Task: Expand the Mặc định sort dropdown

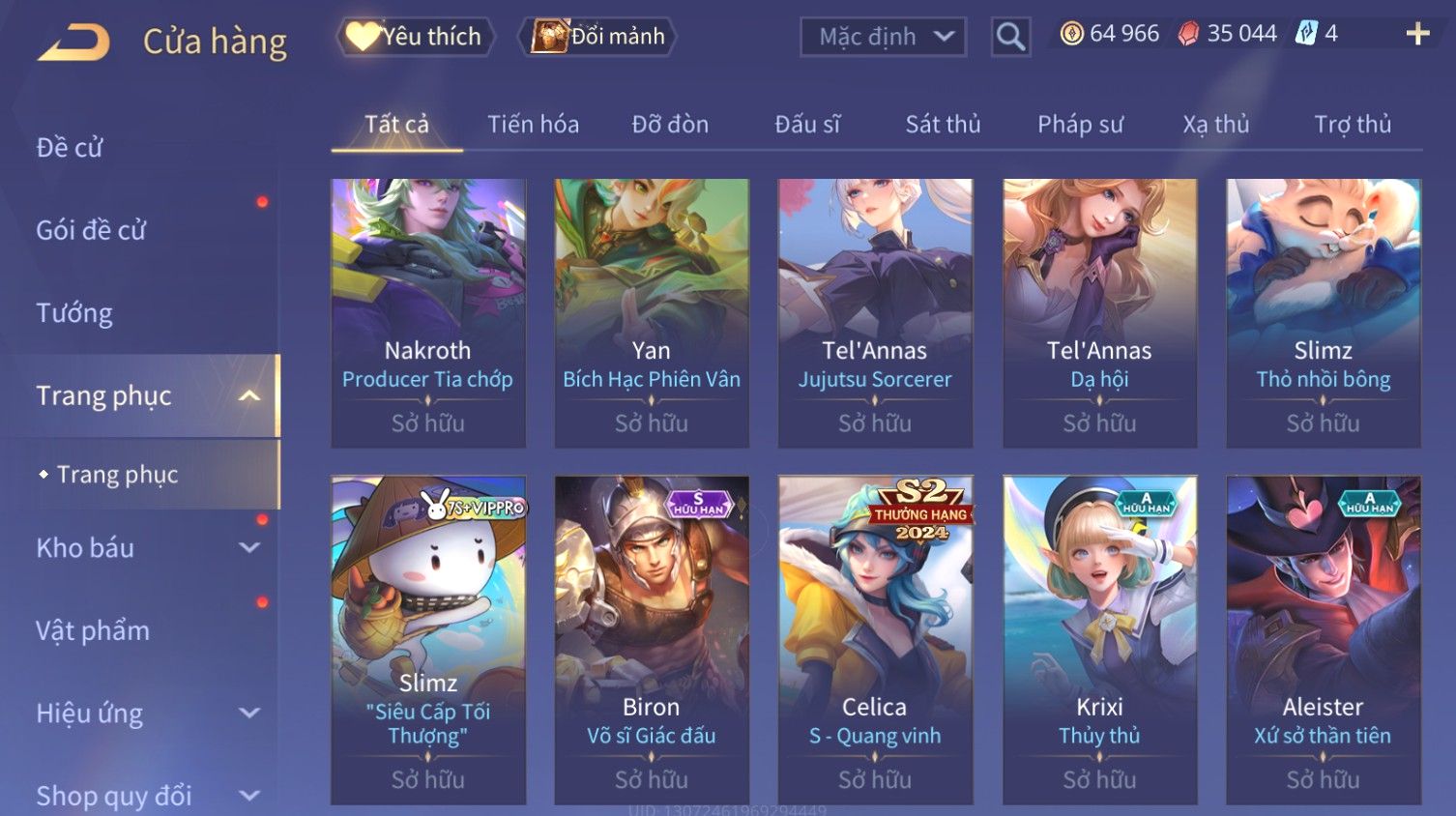Action: coord(883,37)
